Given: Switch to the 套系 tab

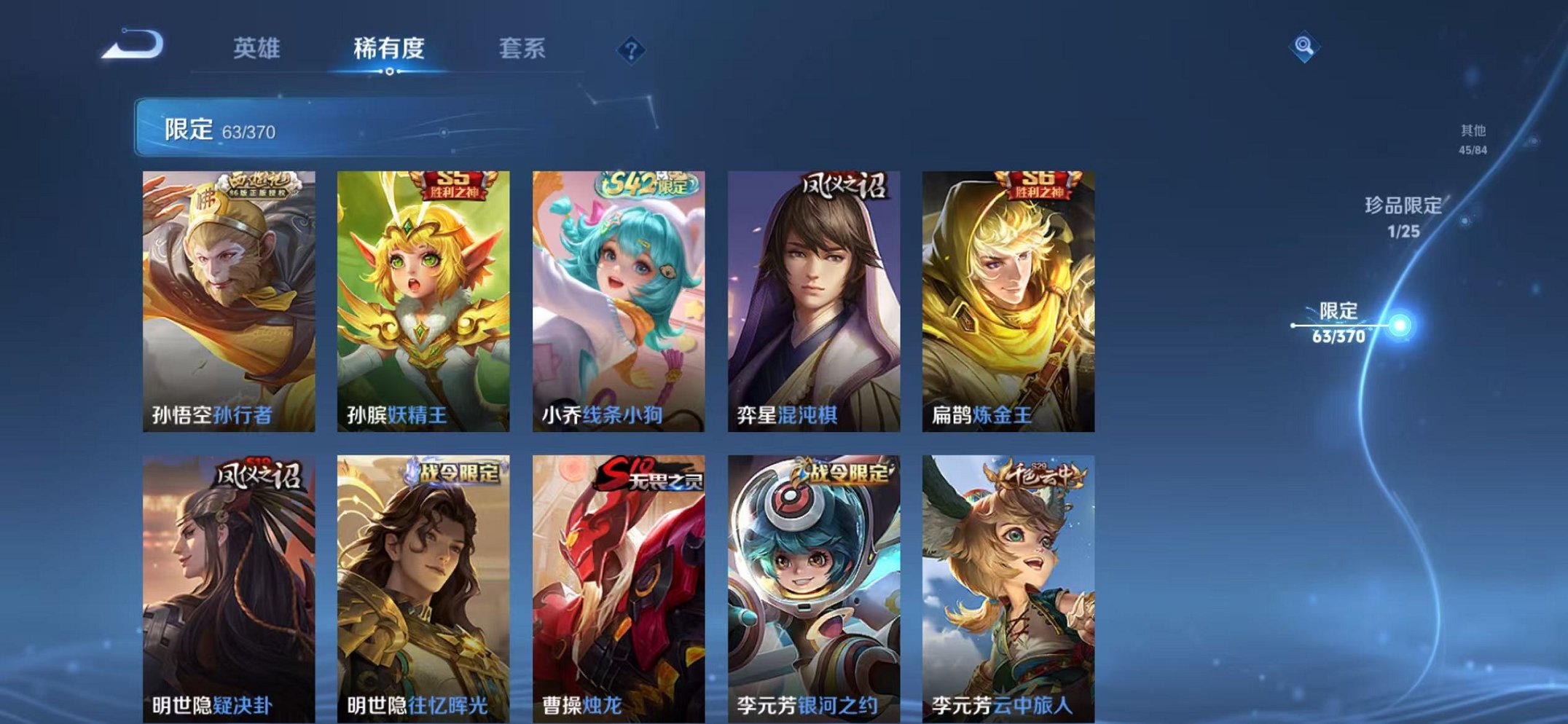Looking at the screenshot, I should point(524,47).
